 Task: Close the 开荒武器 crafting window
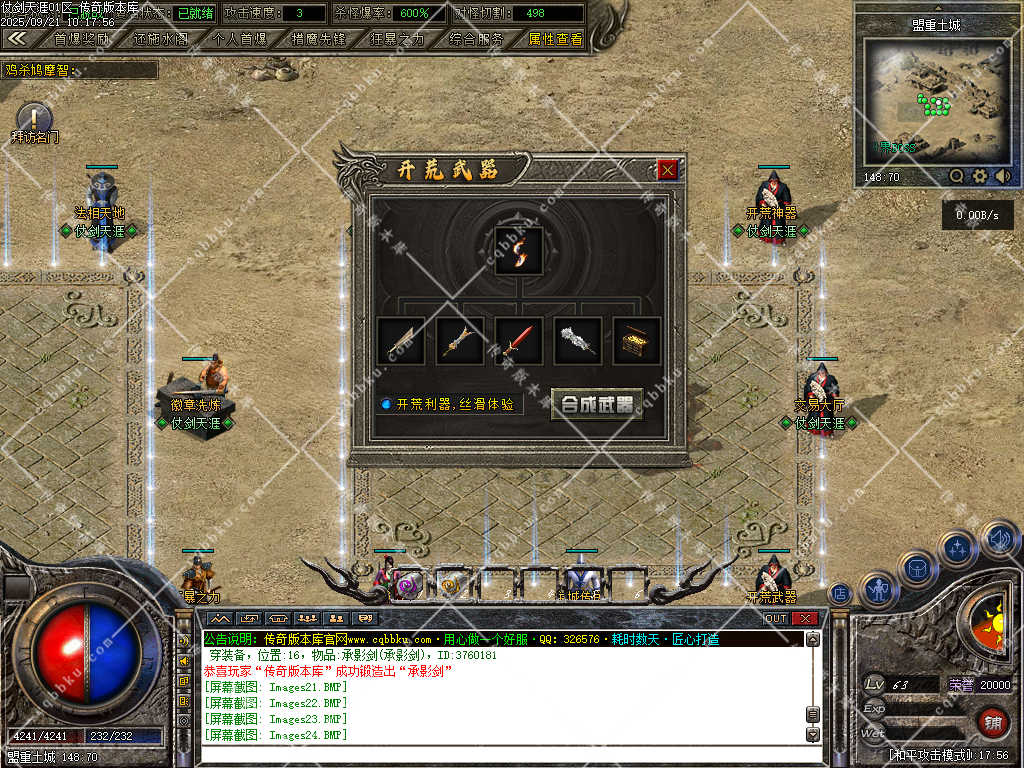pos(668,170)
